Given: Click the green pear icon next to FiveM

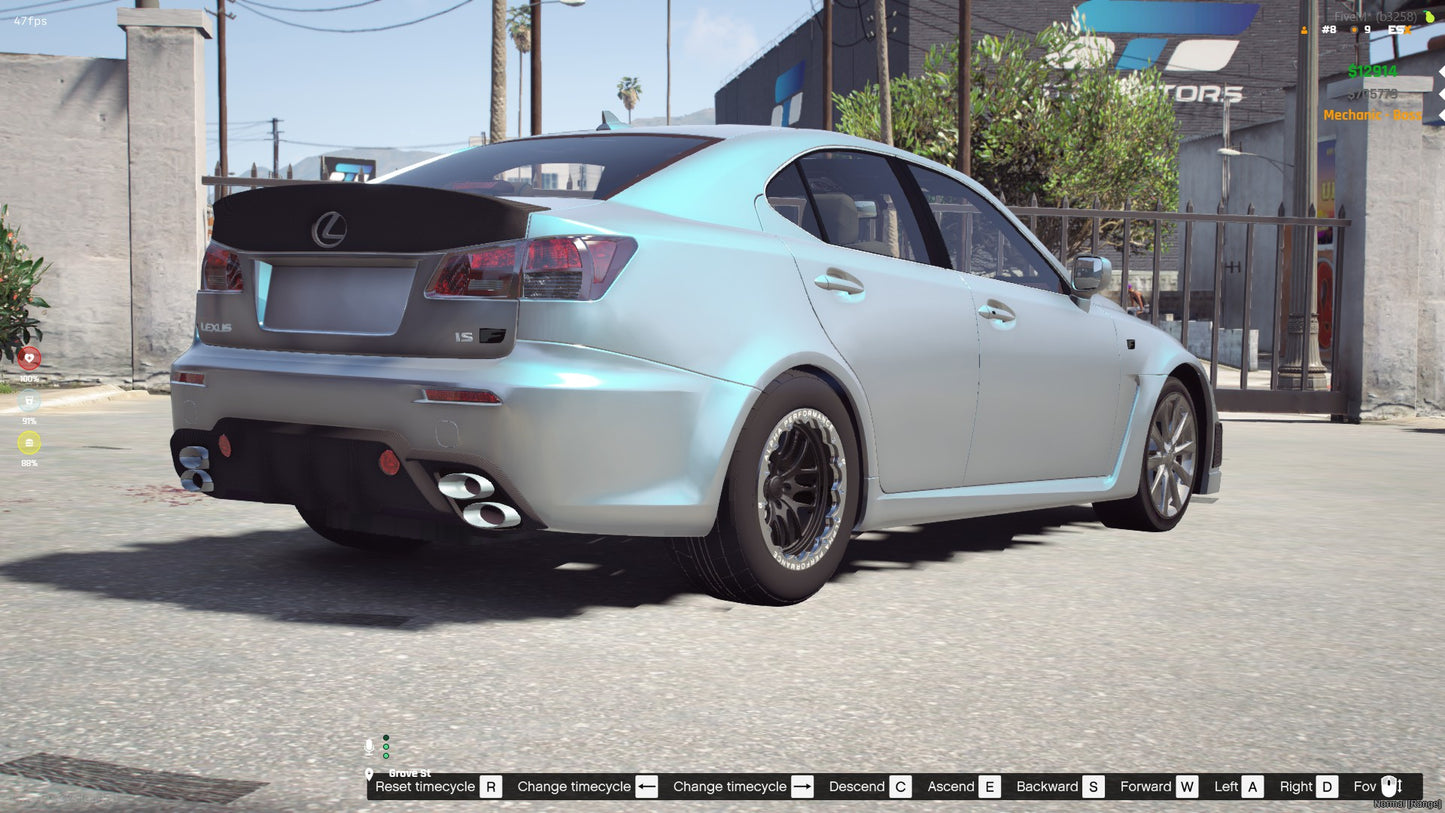Looking at the screenshot, I should [1428, 15].
